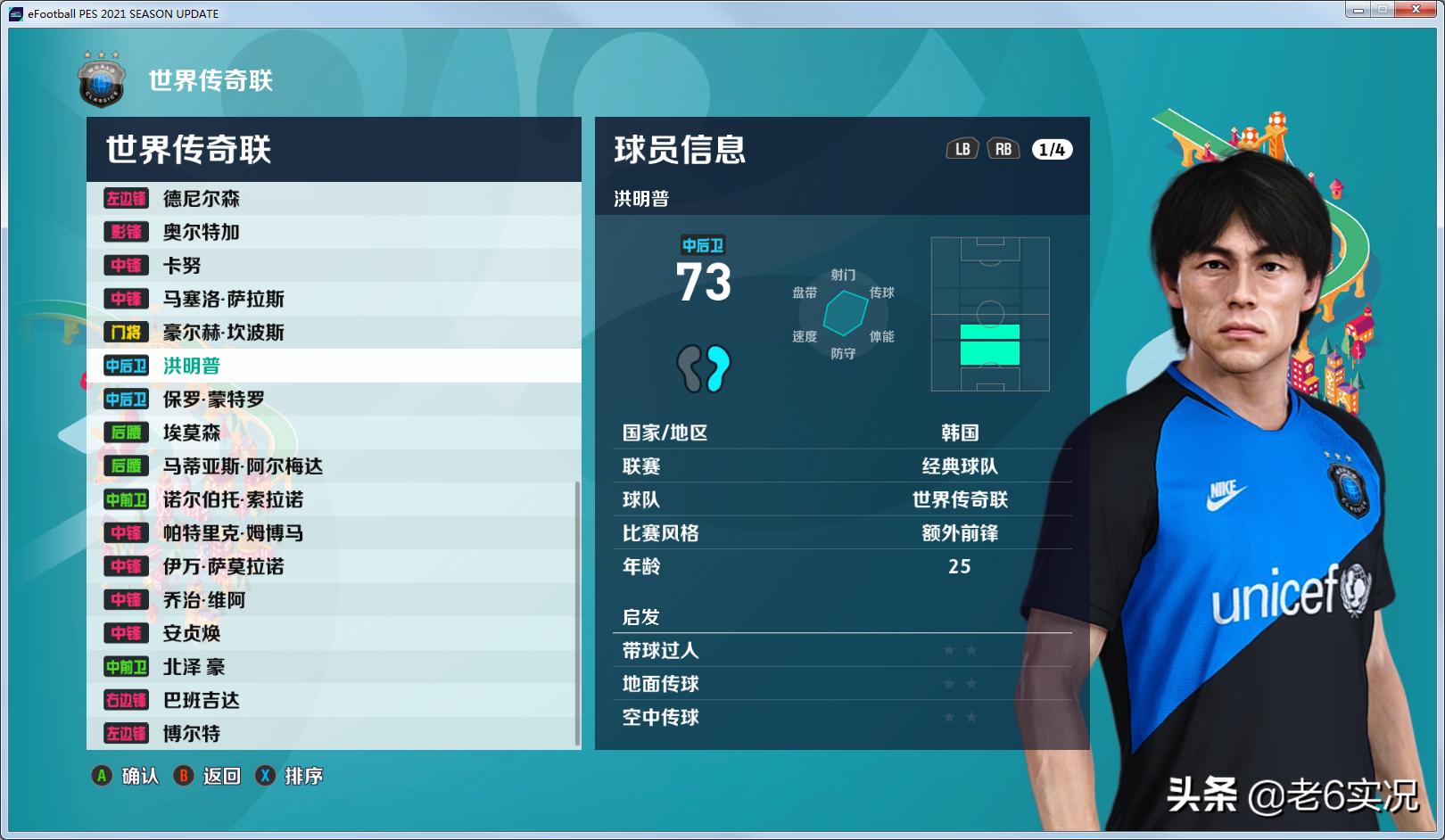Click the 左边锋 badge beside 博尔特

(x=126, y=734)
